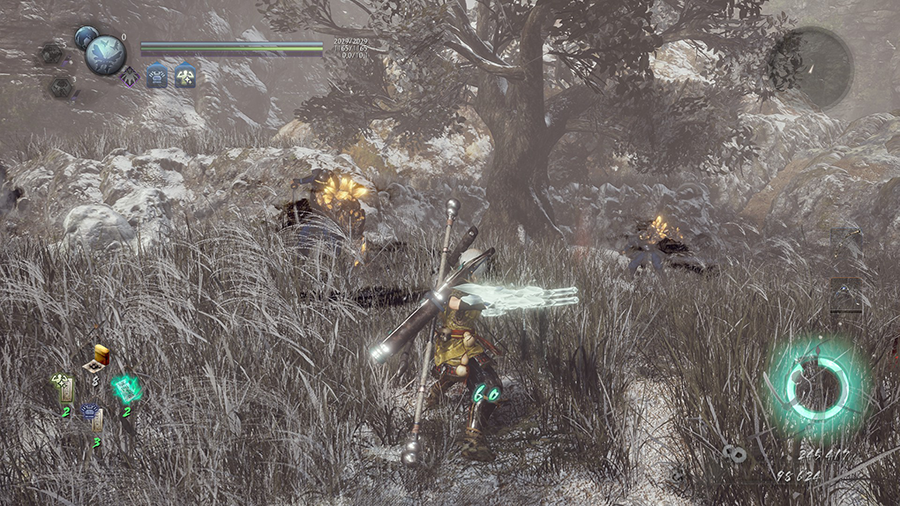Image resolution: width=900 pixels, height=506 pixels.
Task: Click the glowing teal weapon ring
Action: [x=818, y=384]
